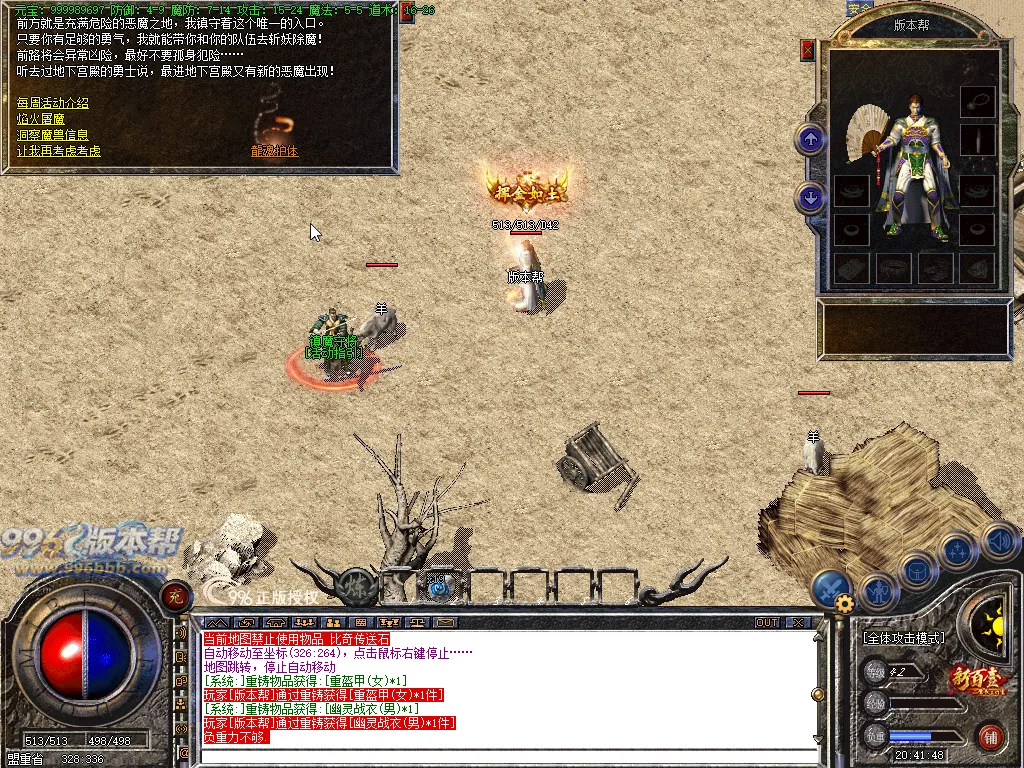Choose the 焰火屠魔 dialogue option
The image size is (1024, 768).
click(41, 119)
